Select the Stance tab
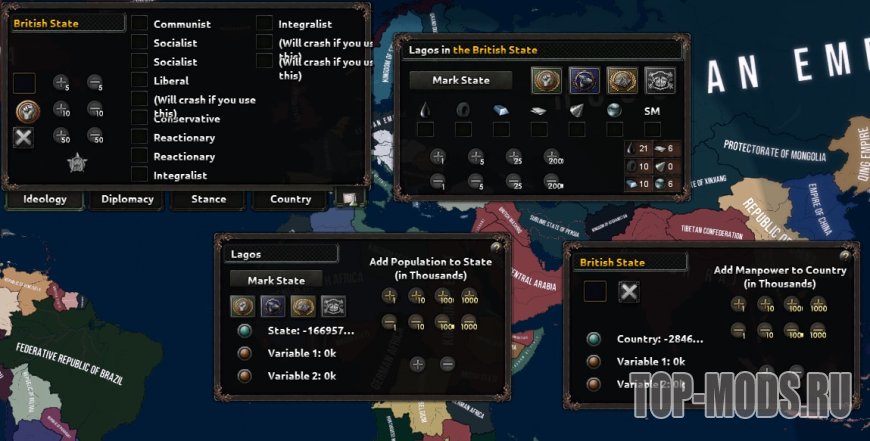Image resolution: width=870 pixels, height=441 pixels. tap(208, 199)
